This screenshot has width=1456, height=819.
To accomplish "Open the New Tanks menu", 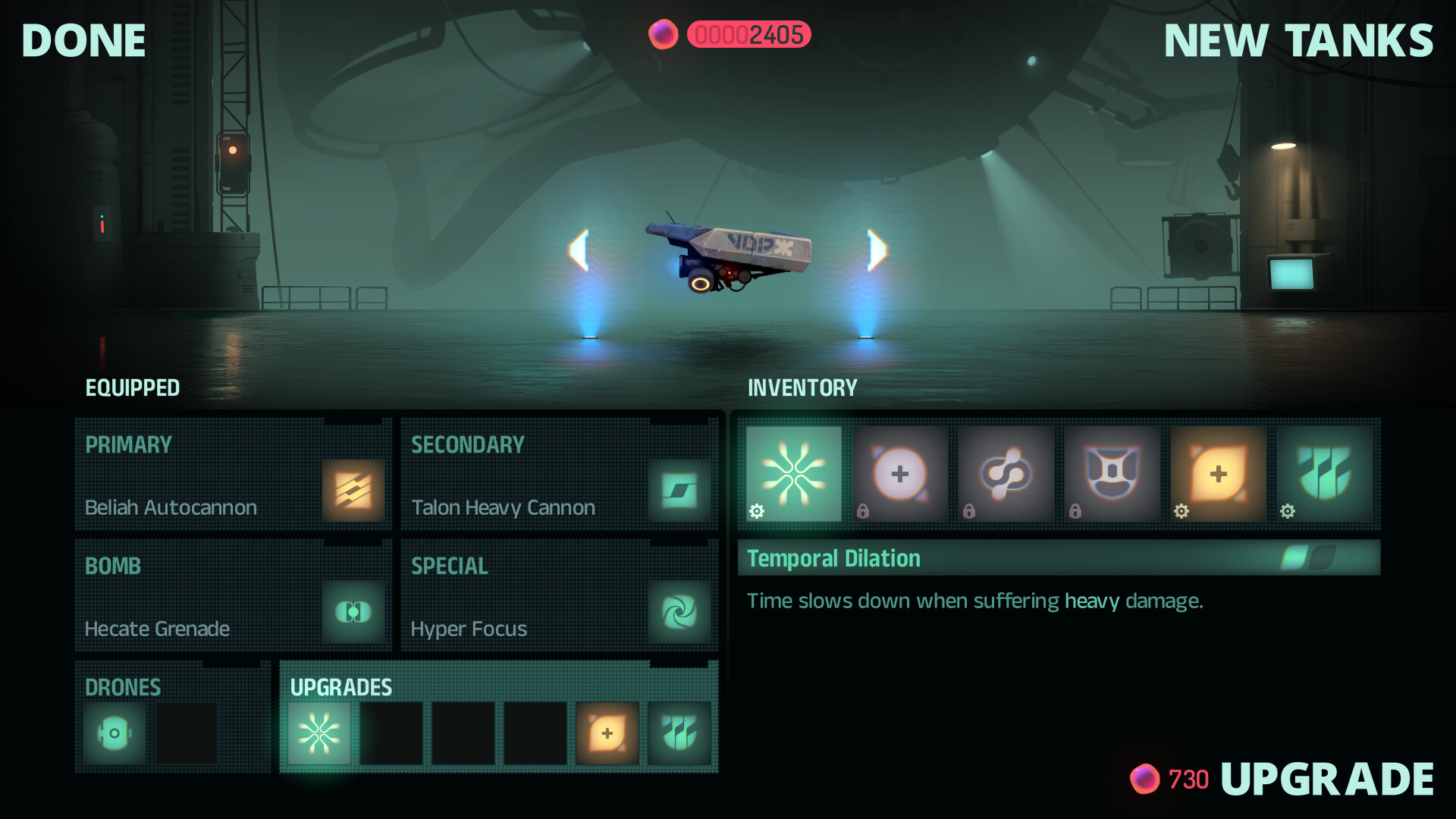I will tap(1298, 40).
